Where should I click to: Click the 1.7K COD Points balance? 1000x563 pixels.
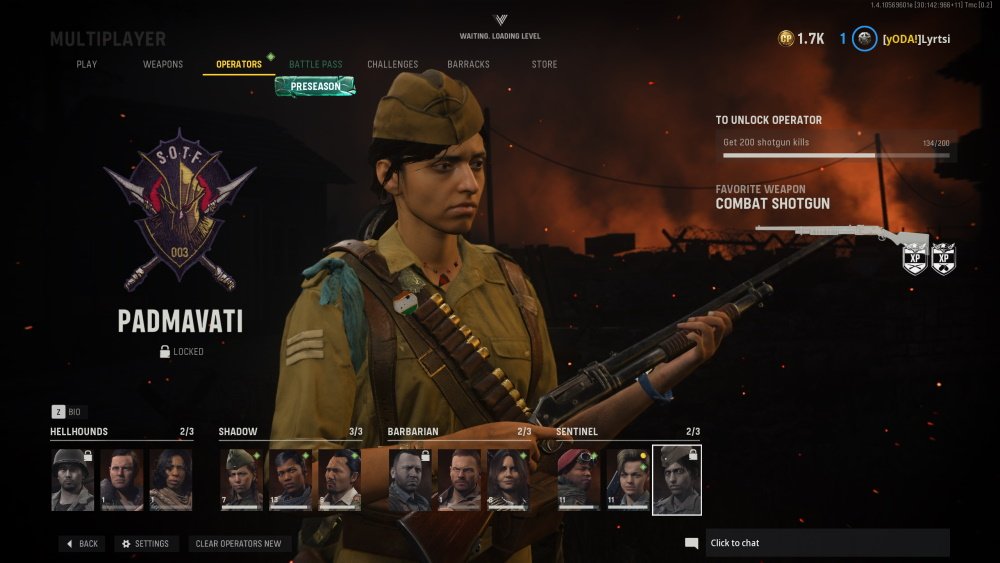[x=802, y=39]
